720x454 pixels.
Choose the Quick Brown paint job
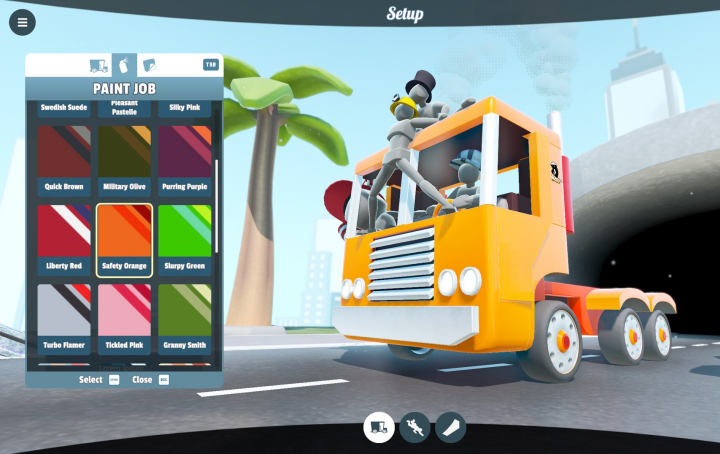[64, 158]
